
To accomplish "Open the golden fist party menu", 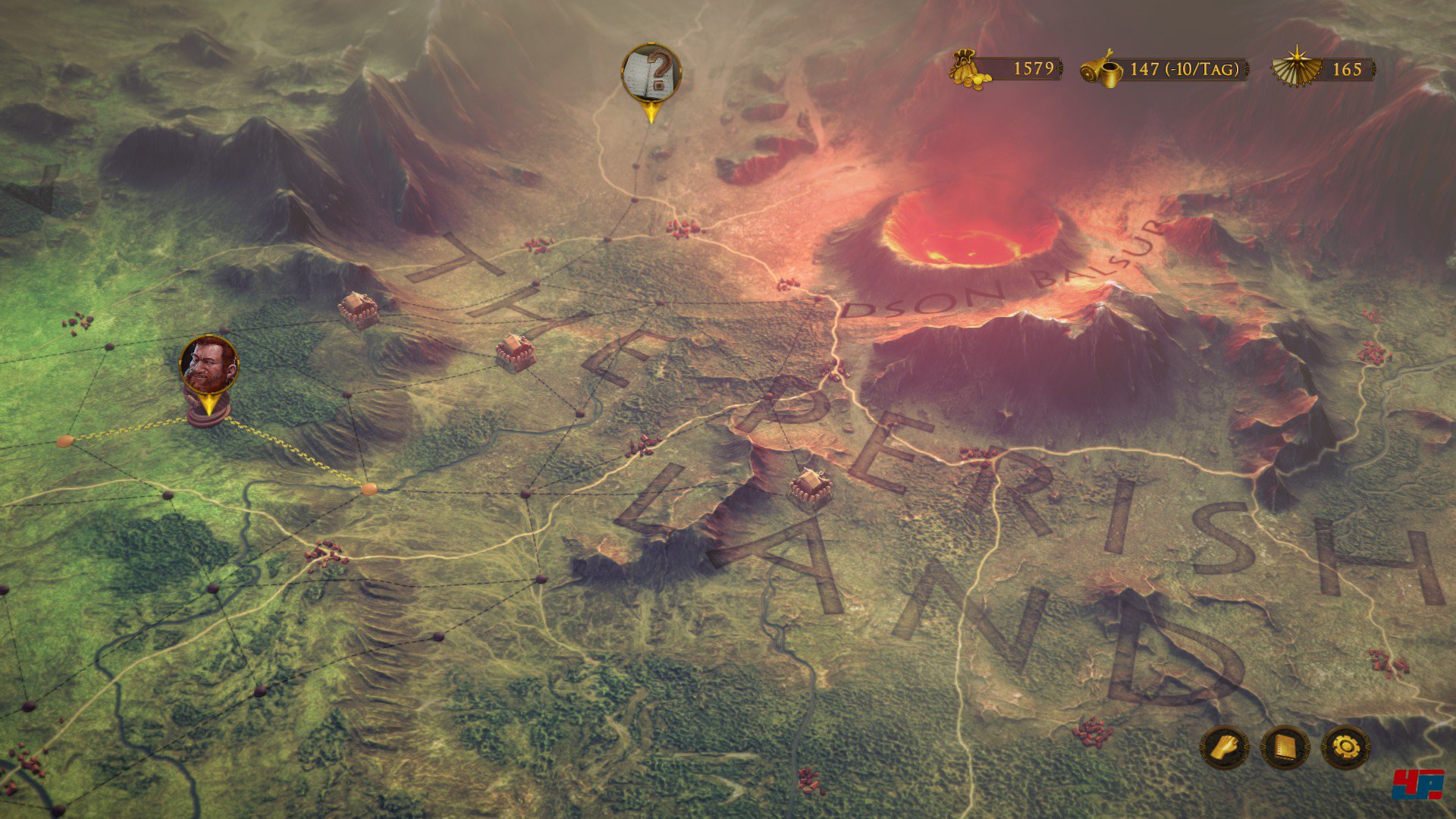I will pos(1224,748).
